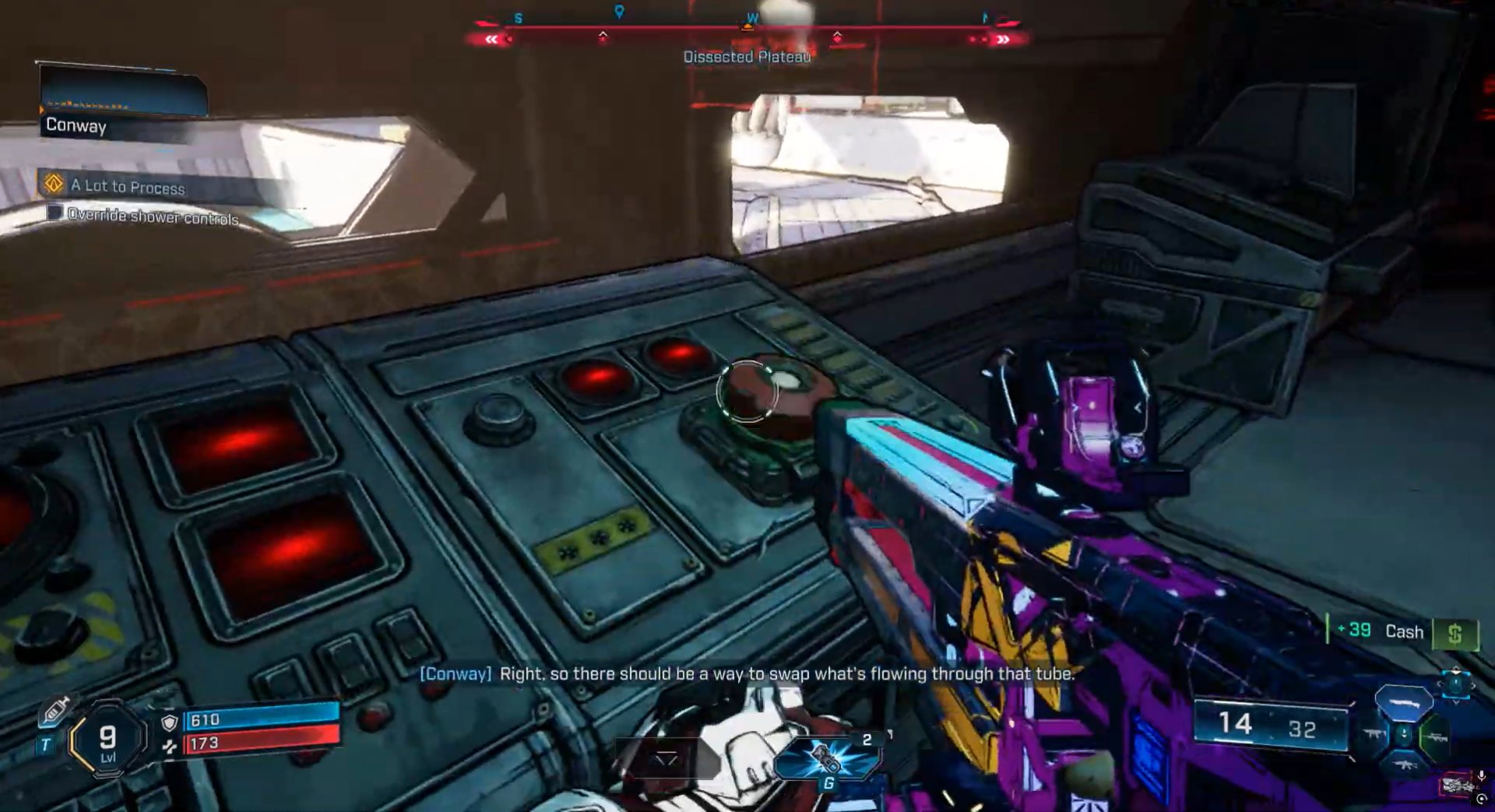Click the compass bar's right double arrow
This screenshot has height=812, width=1495.
[1004, 39]
